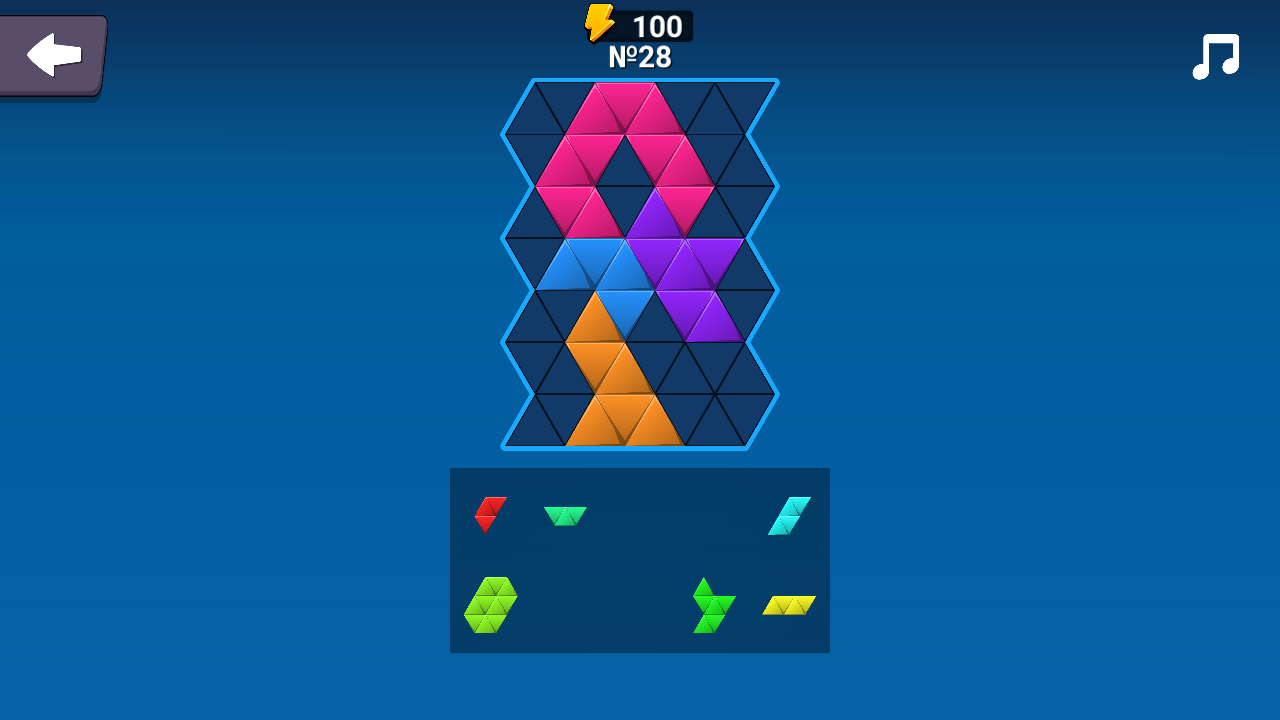Viewport: 1280px width, 720px height.
Task: Click the piece tray panel
Action: point(640,560)
